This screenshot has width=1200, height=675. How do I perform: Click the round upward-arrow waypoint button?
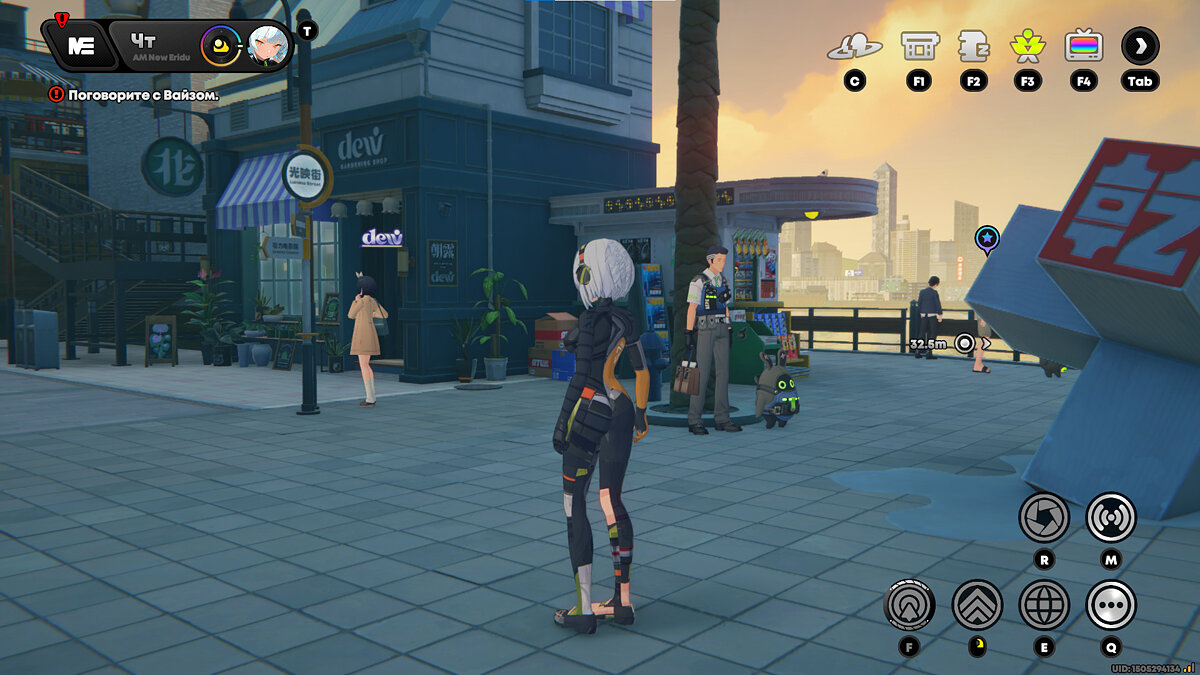[x=910, y=604]
